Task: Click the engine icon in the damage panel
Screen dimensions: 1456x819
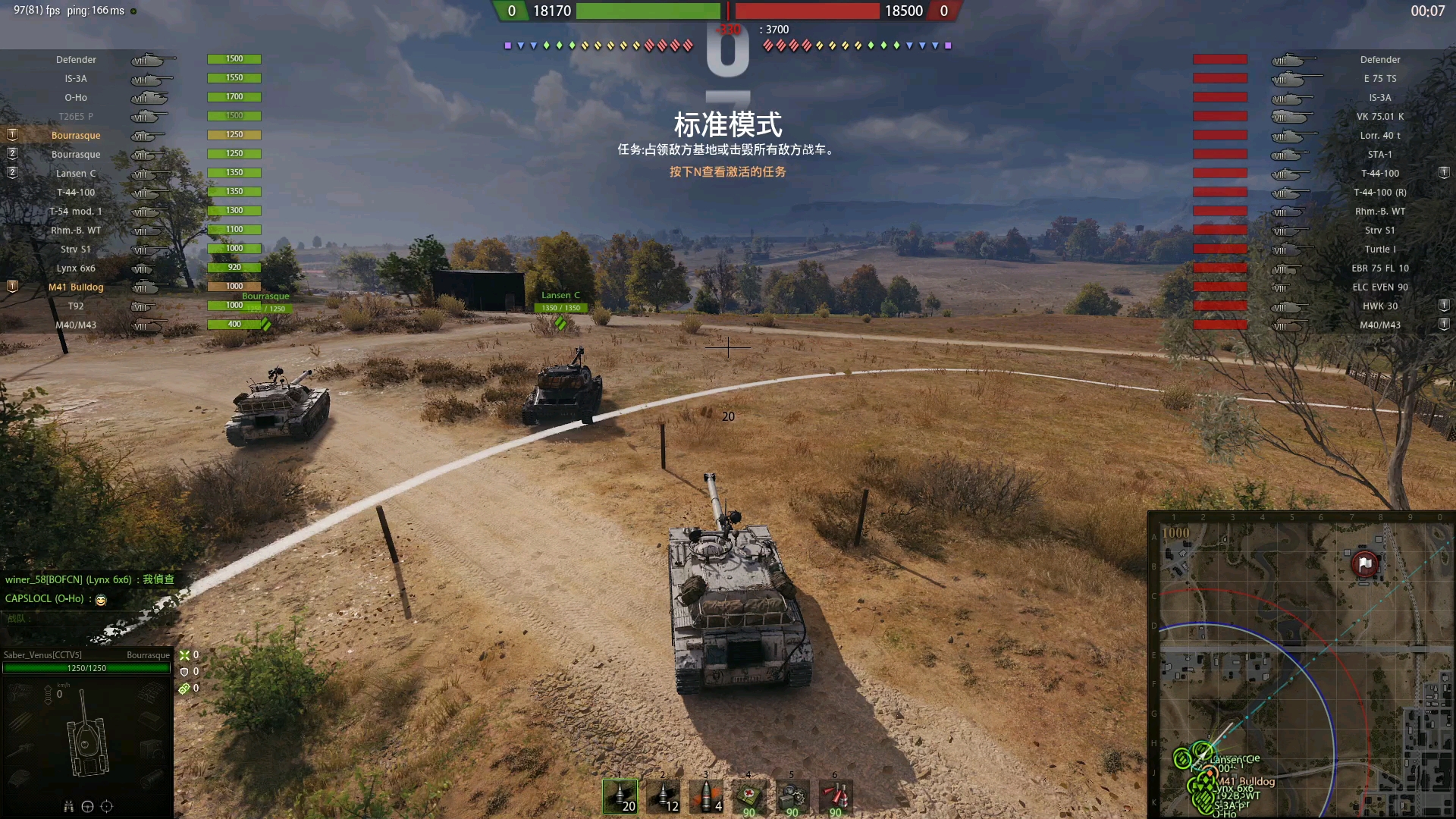Action: tap(18, 692)
